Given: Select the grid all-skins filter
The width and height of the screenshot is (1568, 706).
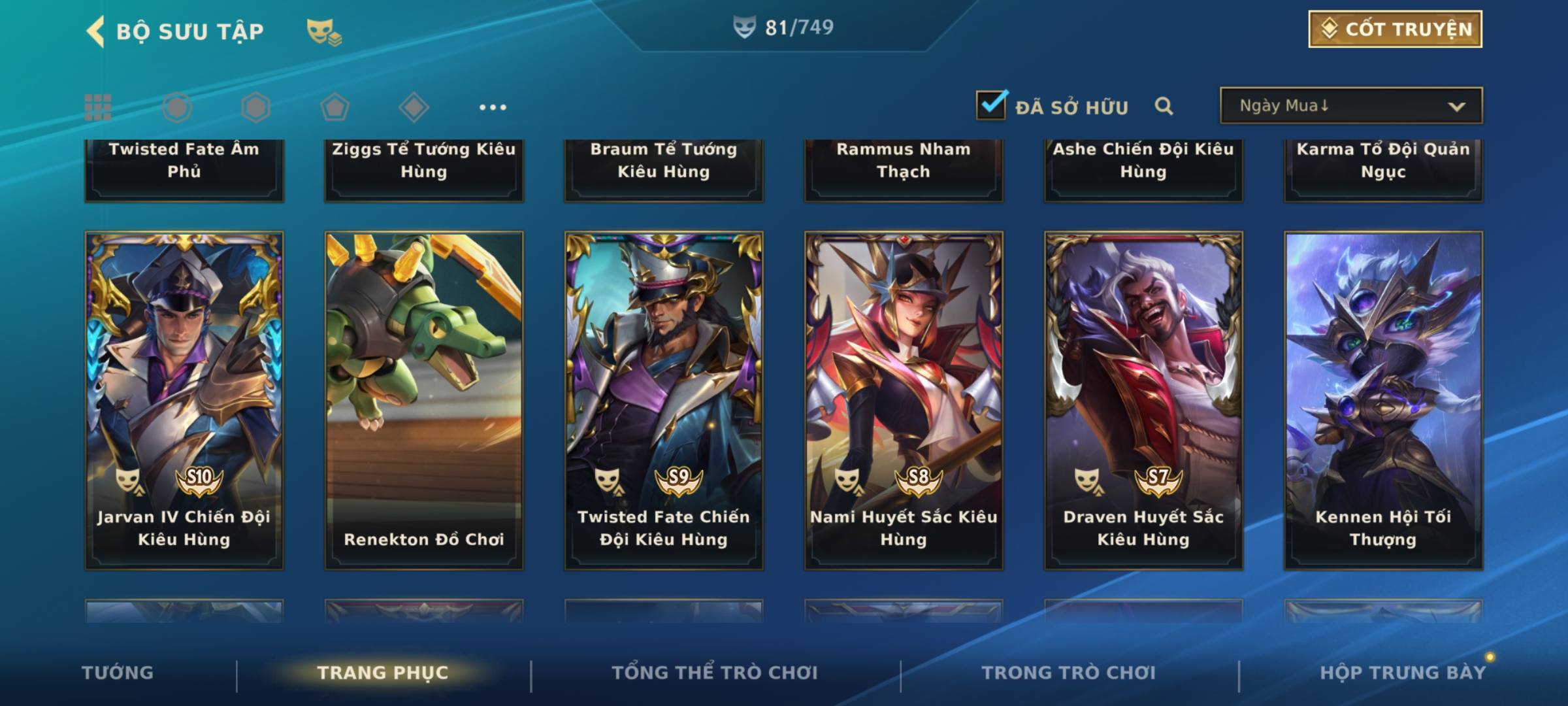Looking at the screenshot, I should tap(98, 107).
